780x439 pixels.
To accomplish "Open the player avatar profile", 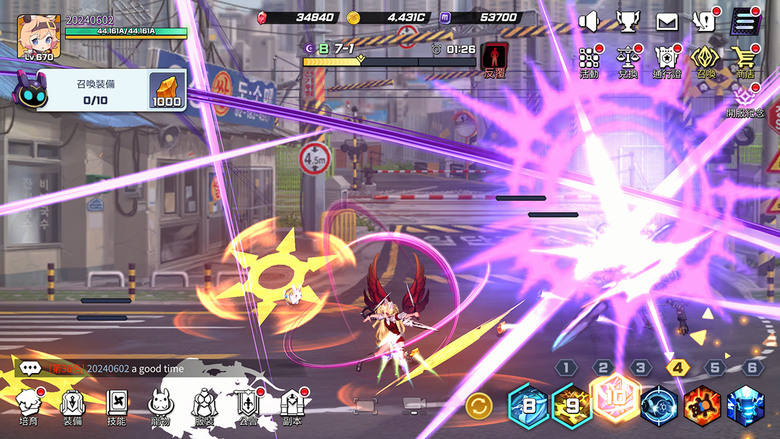I will coord(38,36).
